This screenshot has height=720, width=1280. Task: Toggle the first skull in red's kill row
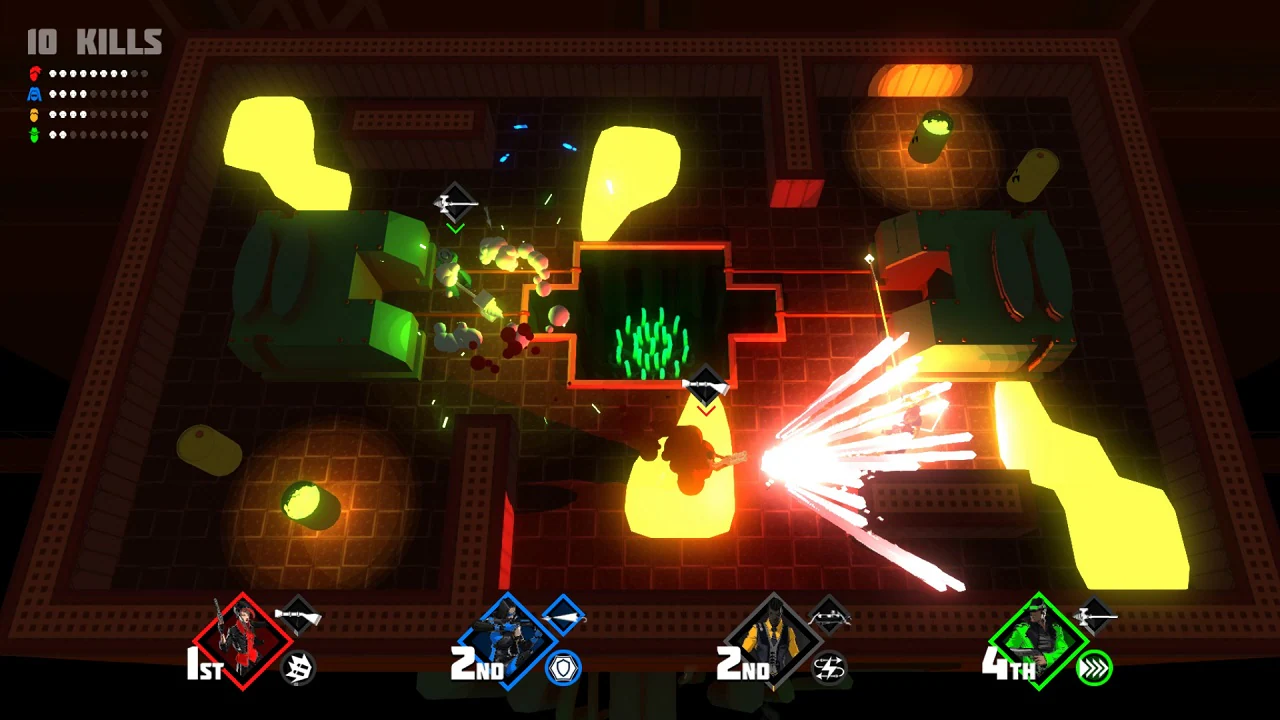click(x=52, y=73)
